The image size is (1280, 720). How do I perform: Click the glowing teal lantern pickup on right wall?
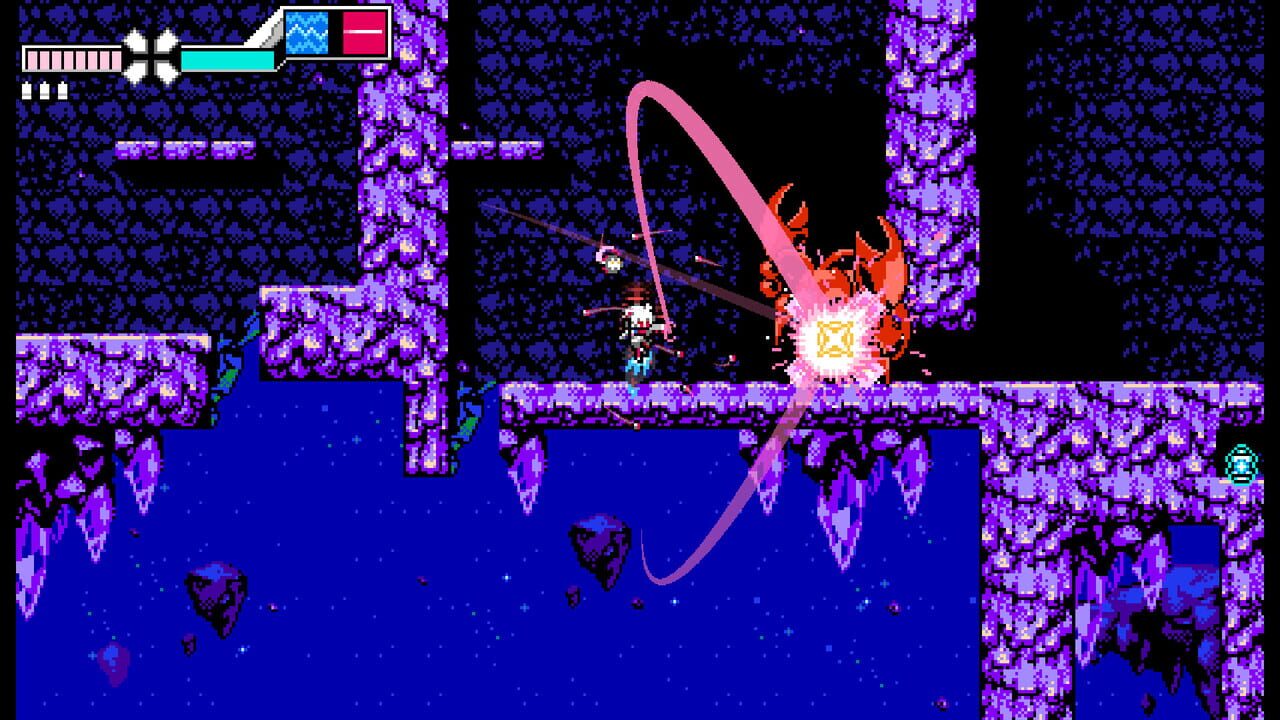tap(1239, 464)
